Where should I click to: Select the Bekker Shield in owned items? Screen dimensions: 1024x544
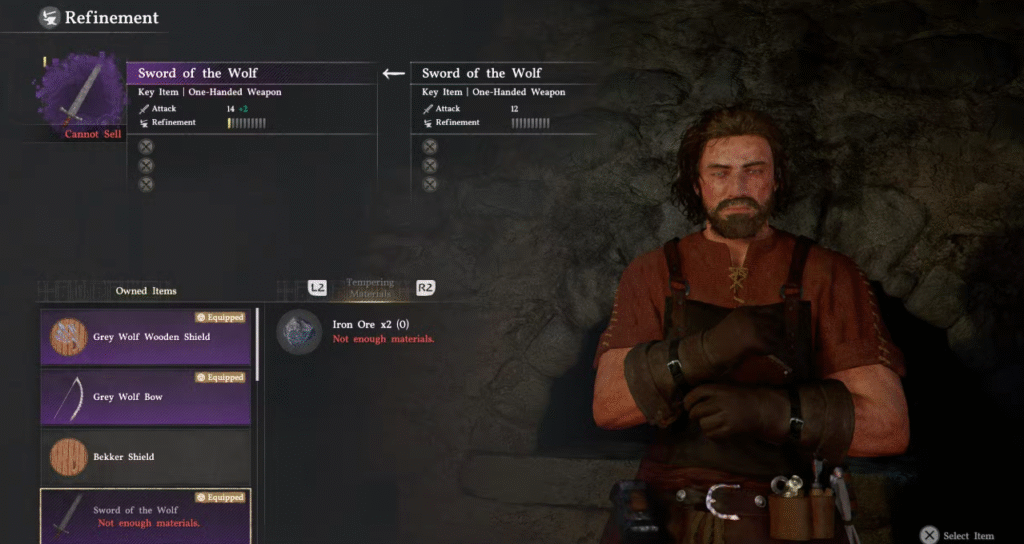coord(145,457)
